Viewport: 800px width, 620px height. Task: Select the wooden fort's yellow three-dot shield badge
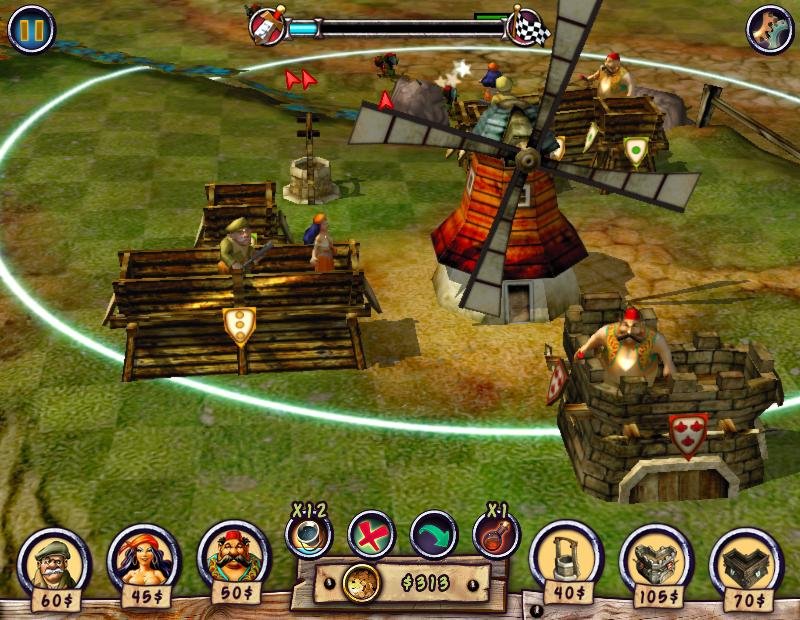pyautogui.click(x=239, y=325)
